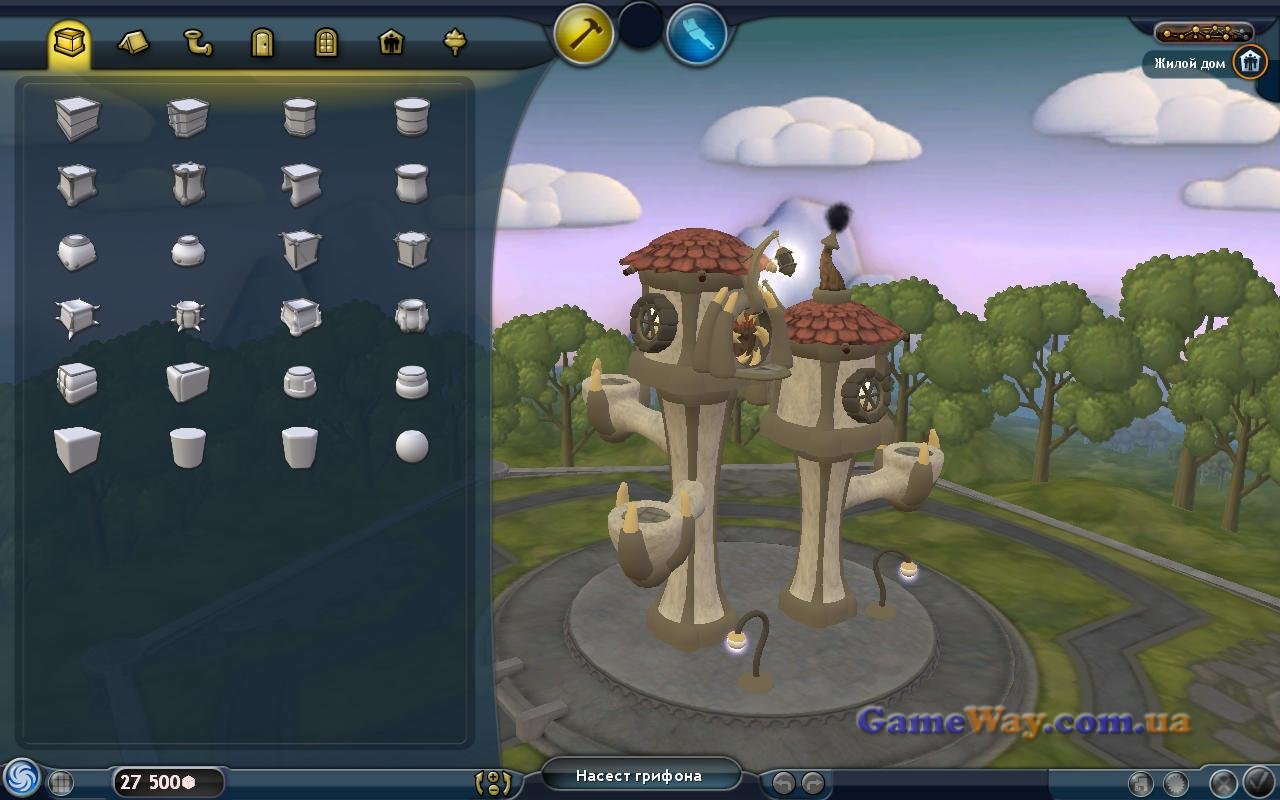The width and height of the screenshot is (1280, 800).
Task: Redo the edit with right arrow
Action: pyautogui.click(x=812, y=782)
